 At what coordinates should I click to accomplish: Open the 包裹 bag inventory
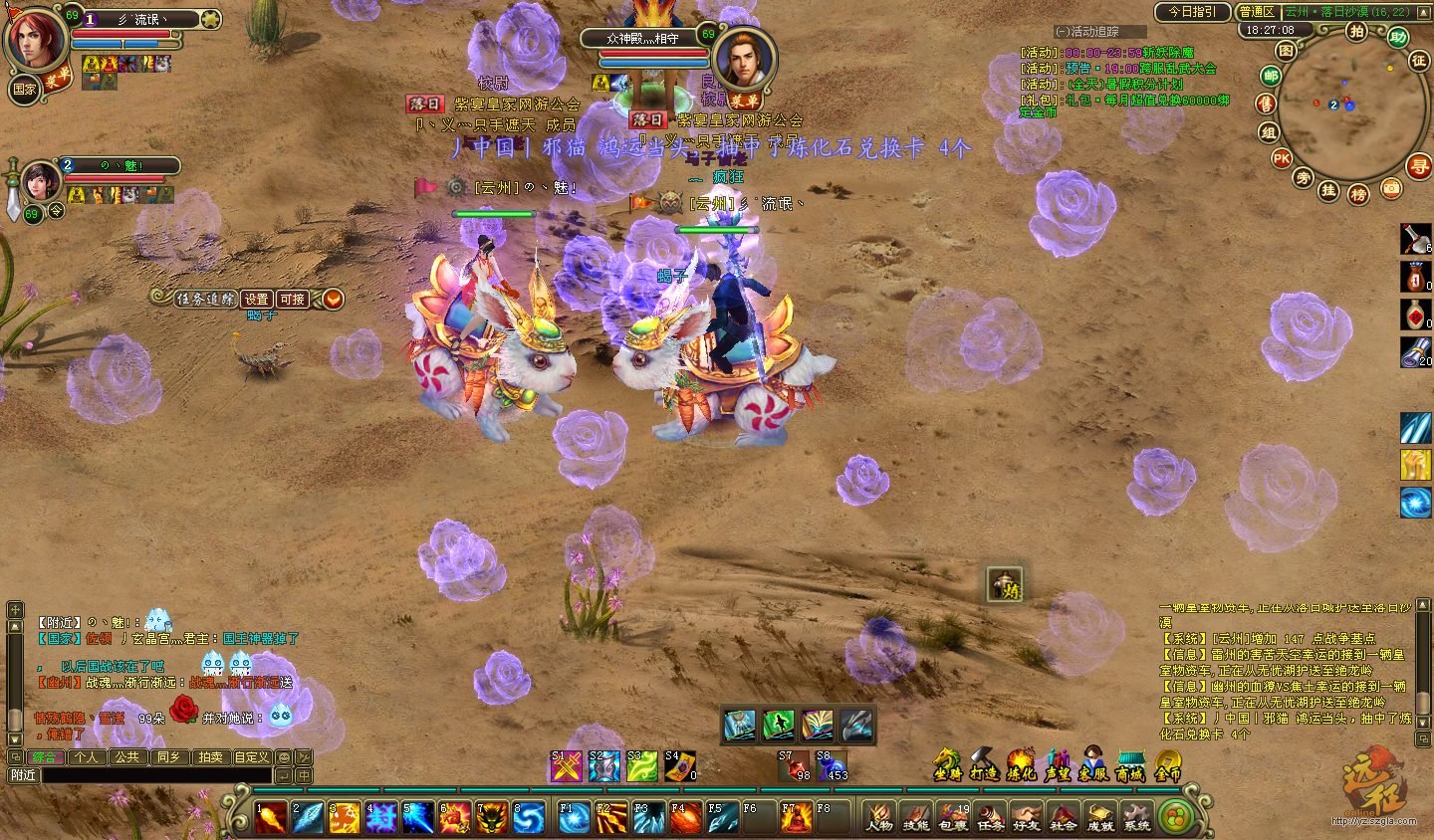click(x=953, y=817)
